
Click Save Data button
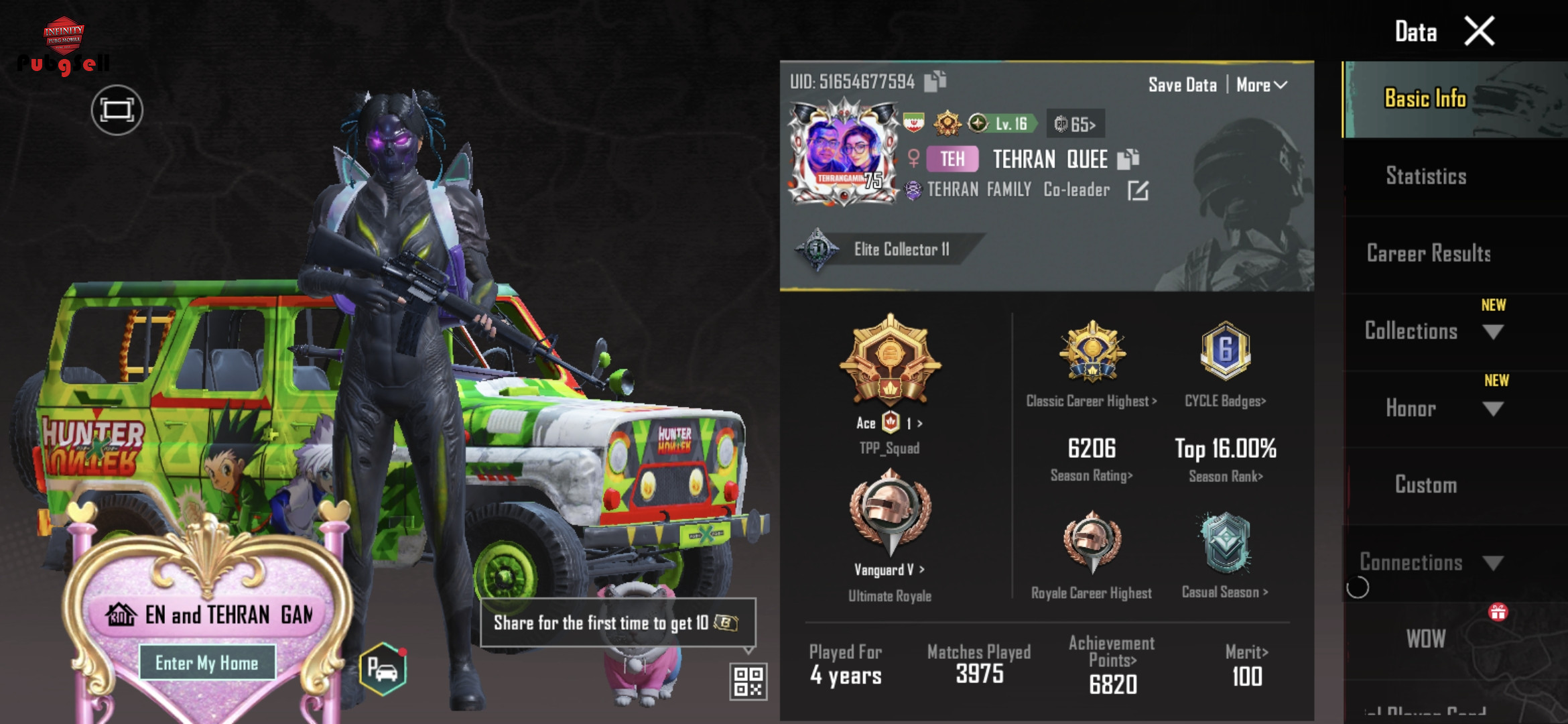(x=1182, y=85)
